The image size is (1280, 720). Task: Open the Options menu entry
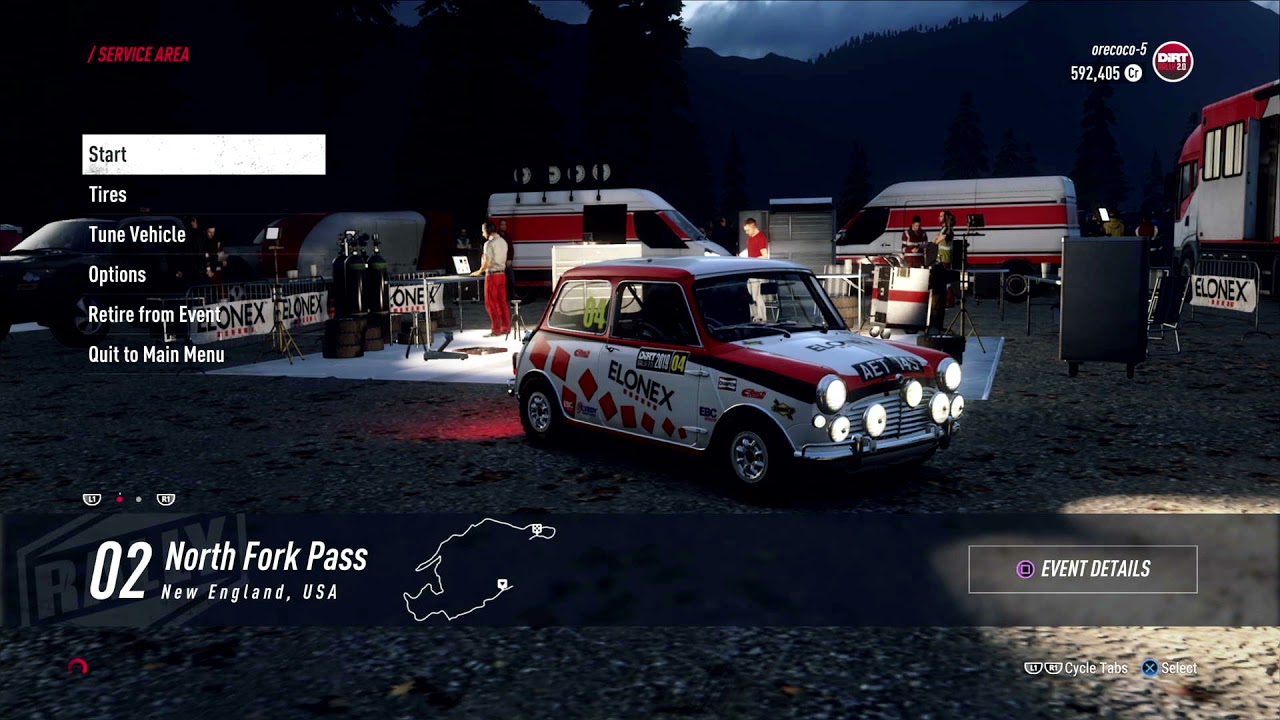click(x=117, y=274)
